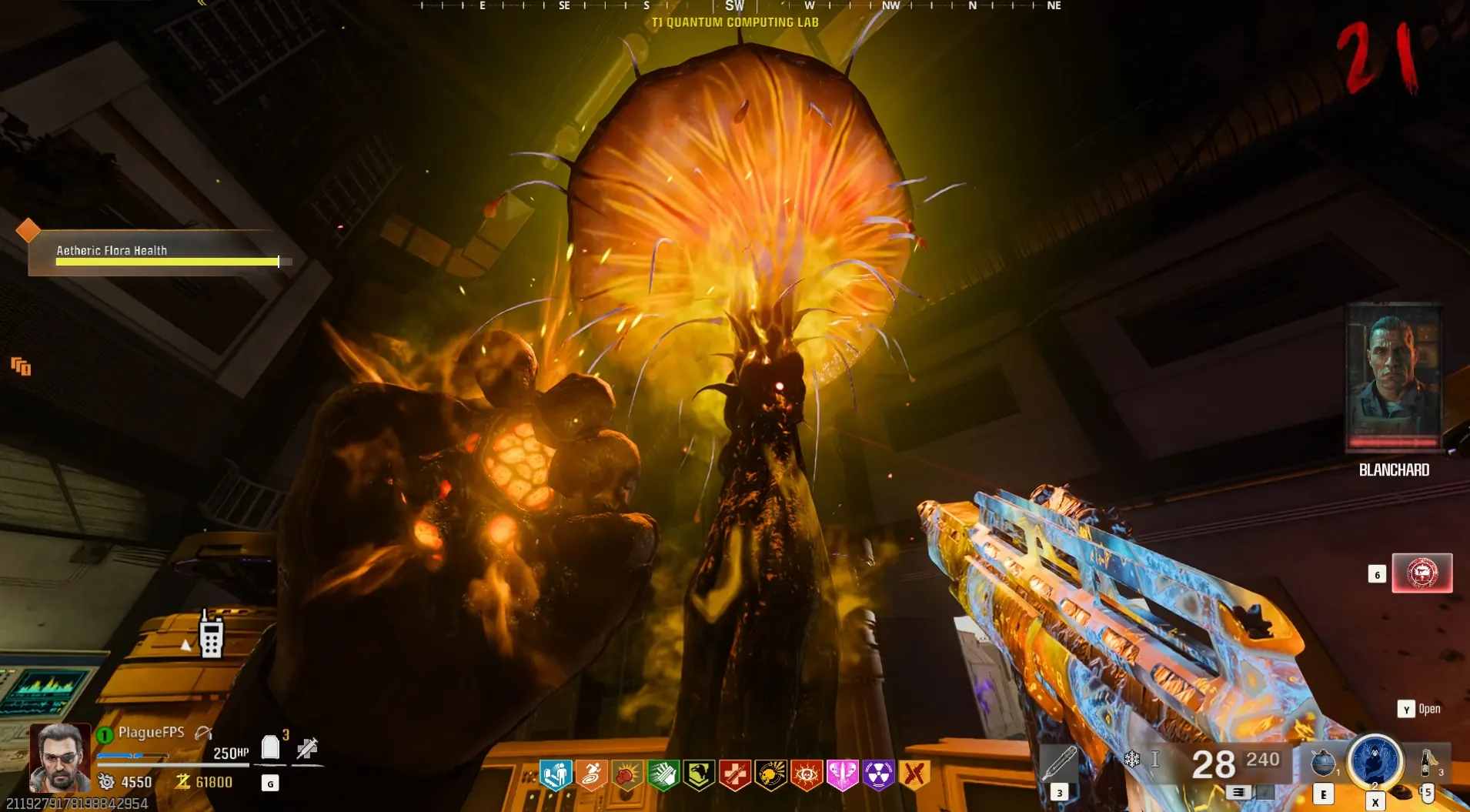The width and height of the screenshot is (1470, 812).
Task: Select the Molotov bottle lethal slot
Action: point(1428,762)
